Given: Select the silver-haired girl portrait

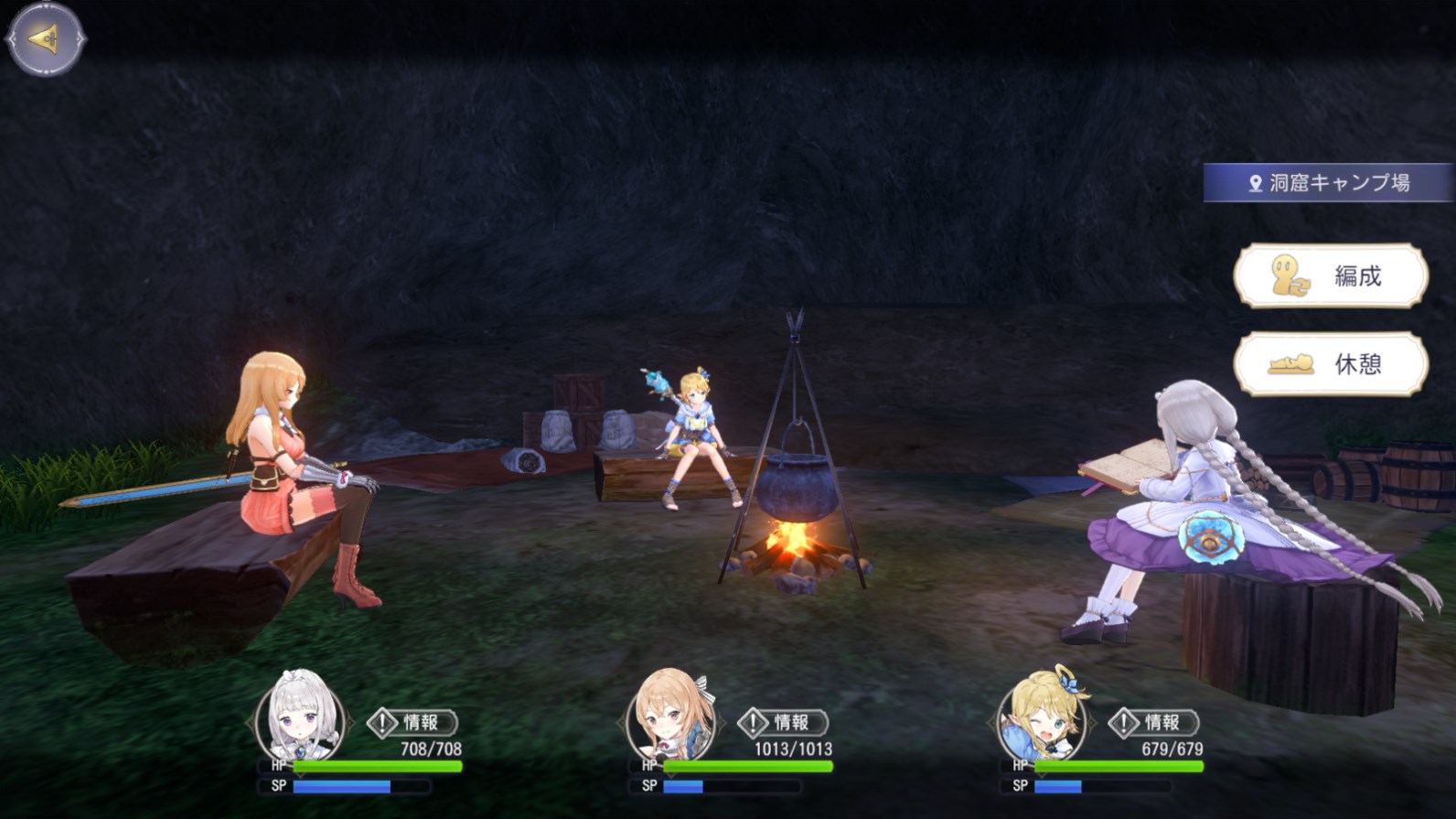Looking at the screenshot, I should tap(300, 719).
